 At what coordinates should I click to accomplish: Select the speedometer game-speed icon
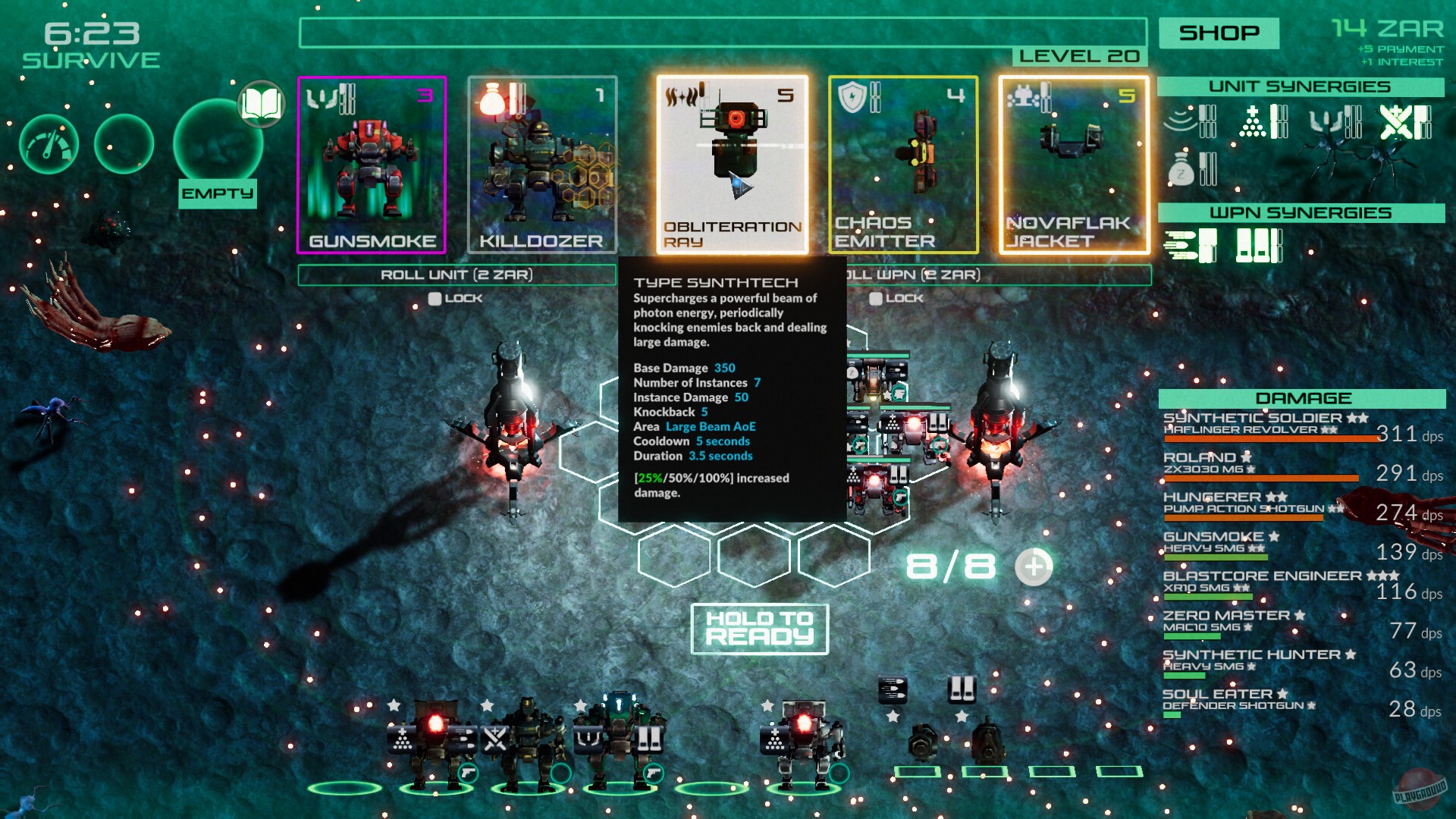48,144
